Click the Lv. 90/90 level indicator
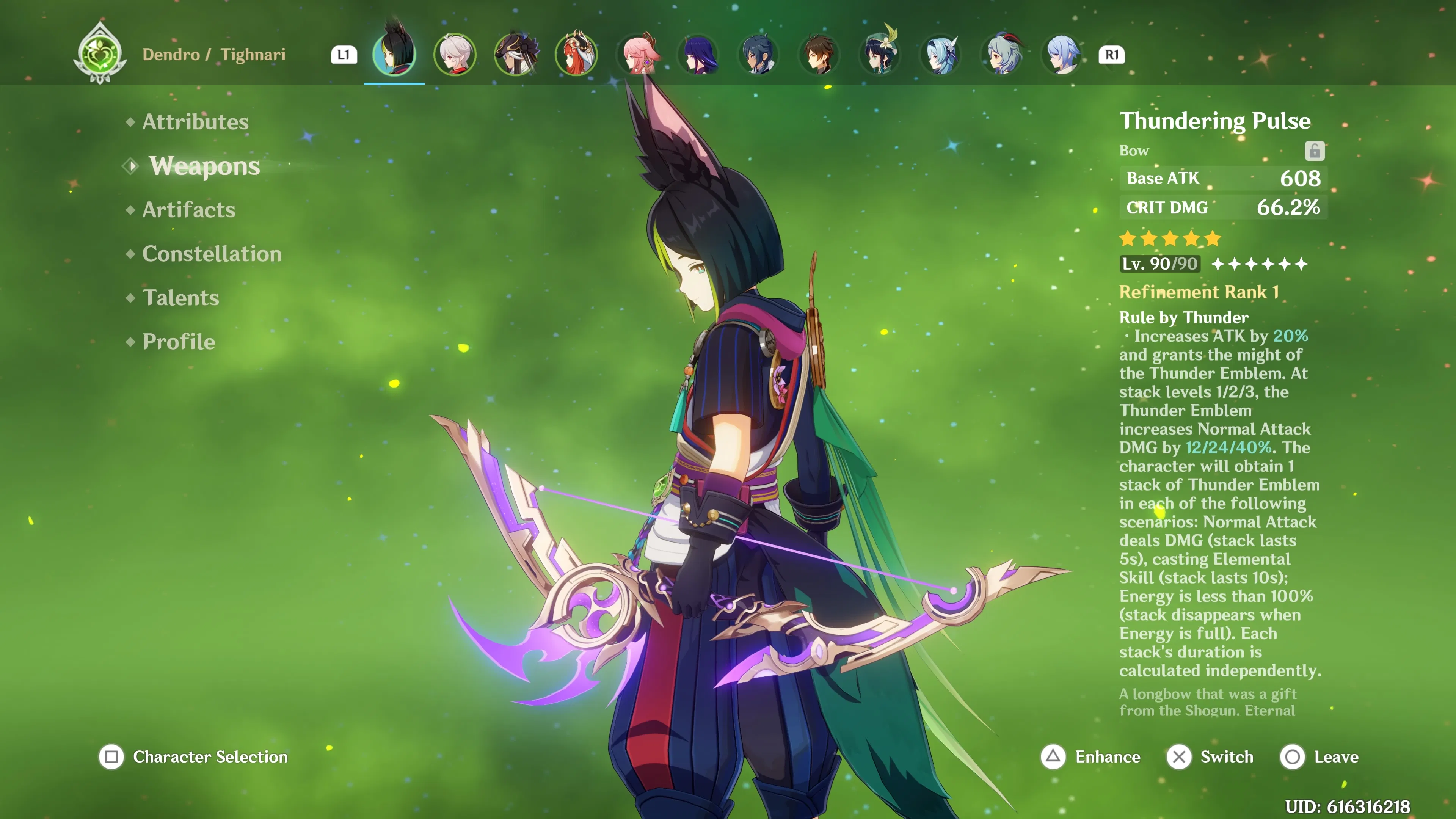The image size is (1456, 819). (x=1160, y=264)
